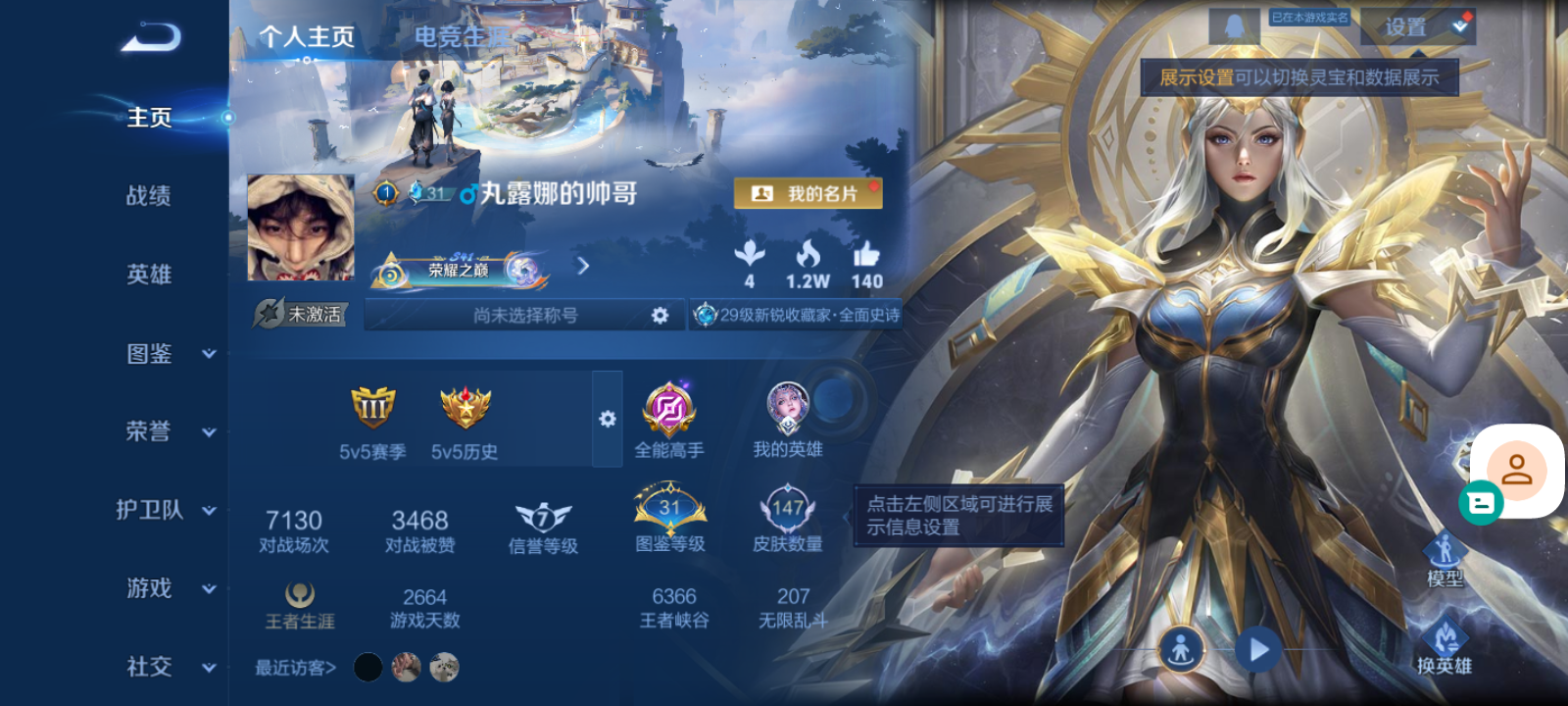Viewport: 1568px width, 706px height.
Task: Open title settings via gear icon
Action: 661,314
